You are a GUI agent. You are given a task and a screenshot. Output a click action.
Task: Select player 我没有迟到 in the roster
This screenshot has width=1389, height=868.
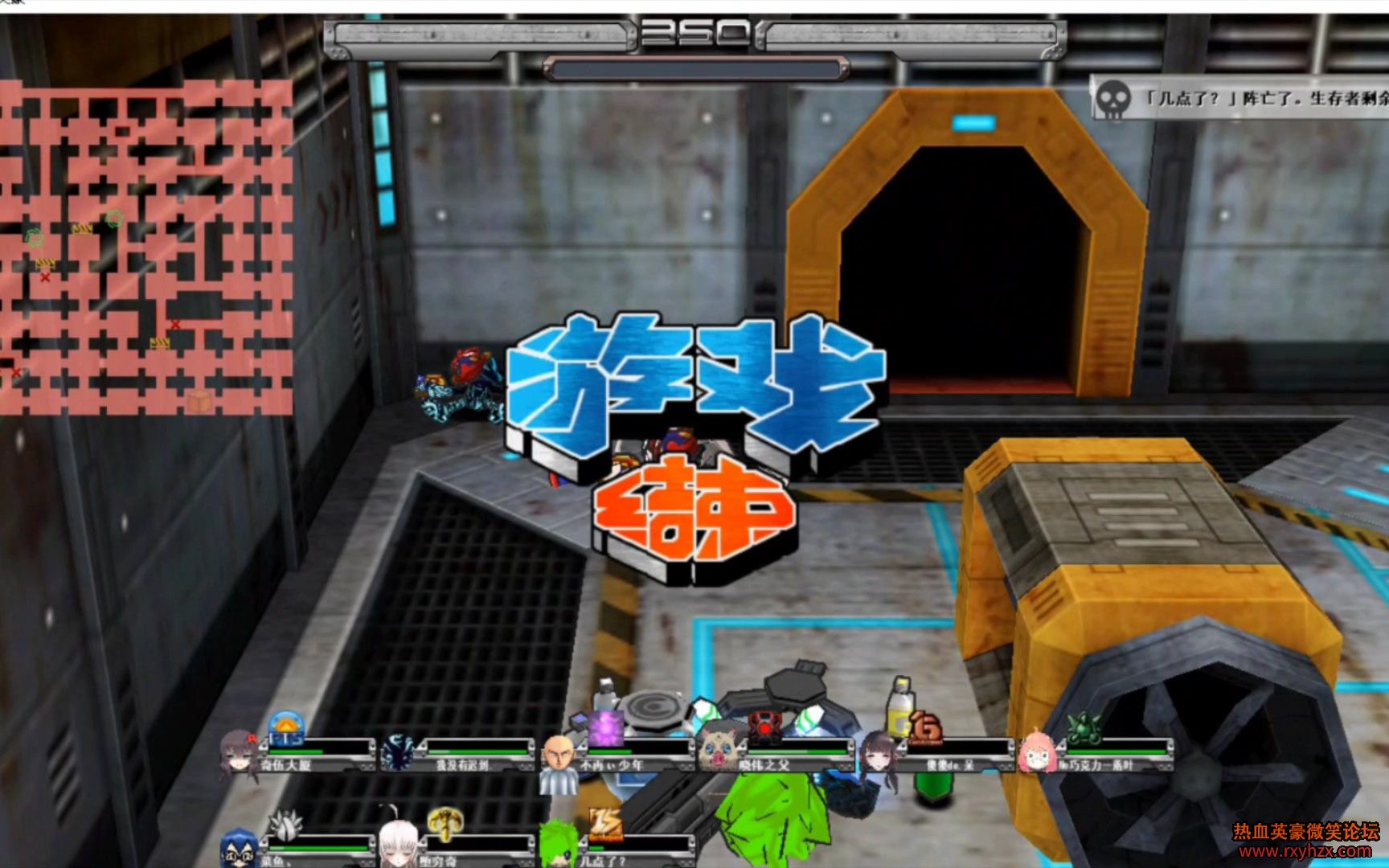tap(458, 755)
